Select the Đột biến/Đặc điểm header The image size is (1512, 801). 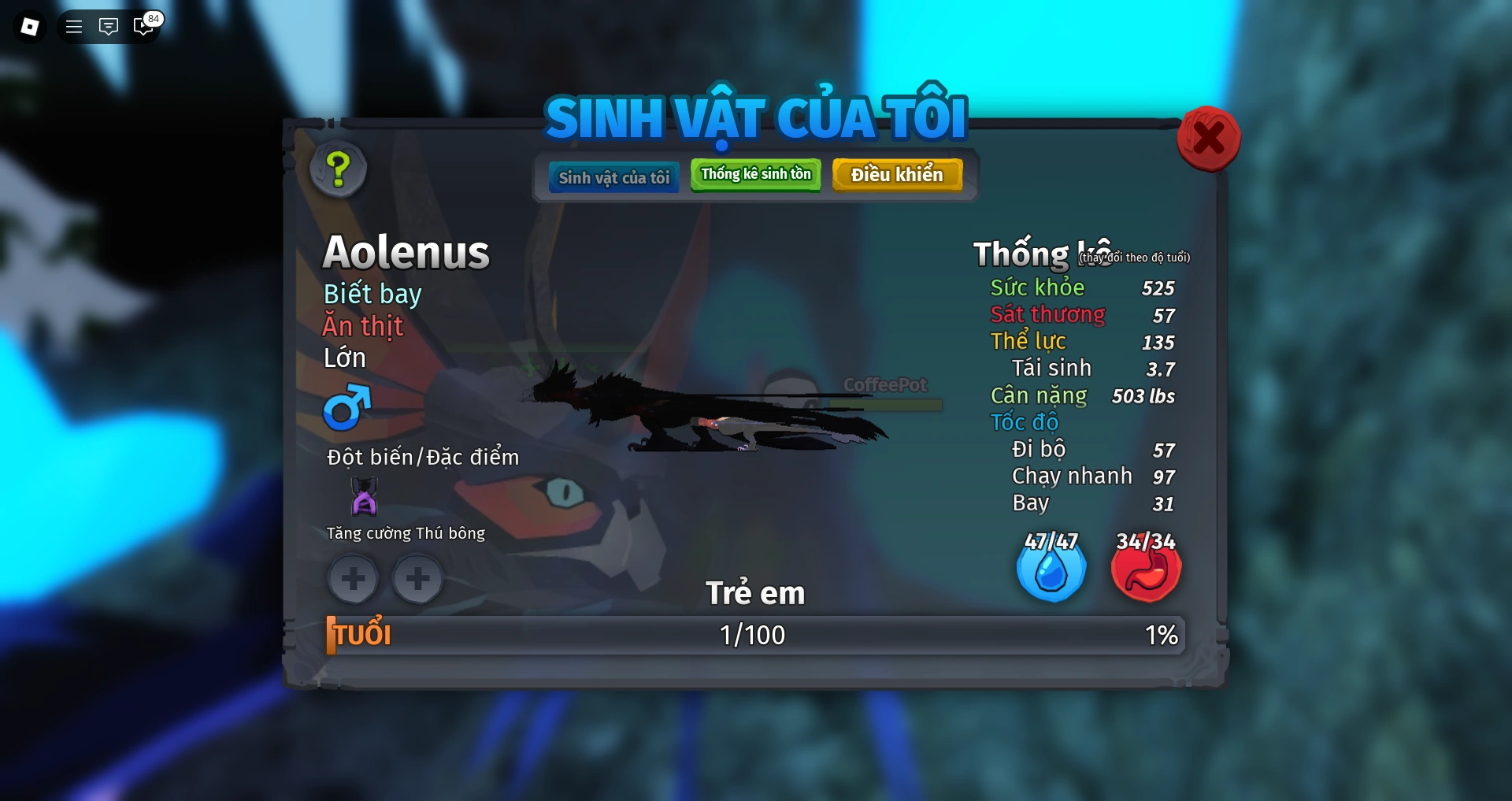pyautogui.click(x=422, y=456)
